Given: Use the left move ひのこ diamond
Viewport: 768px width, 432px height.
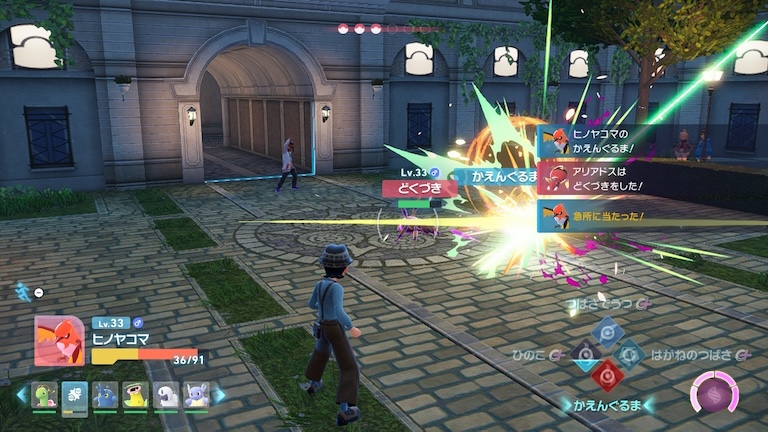Looking at the screenshot, I should pos(585,354).
